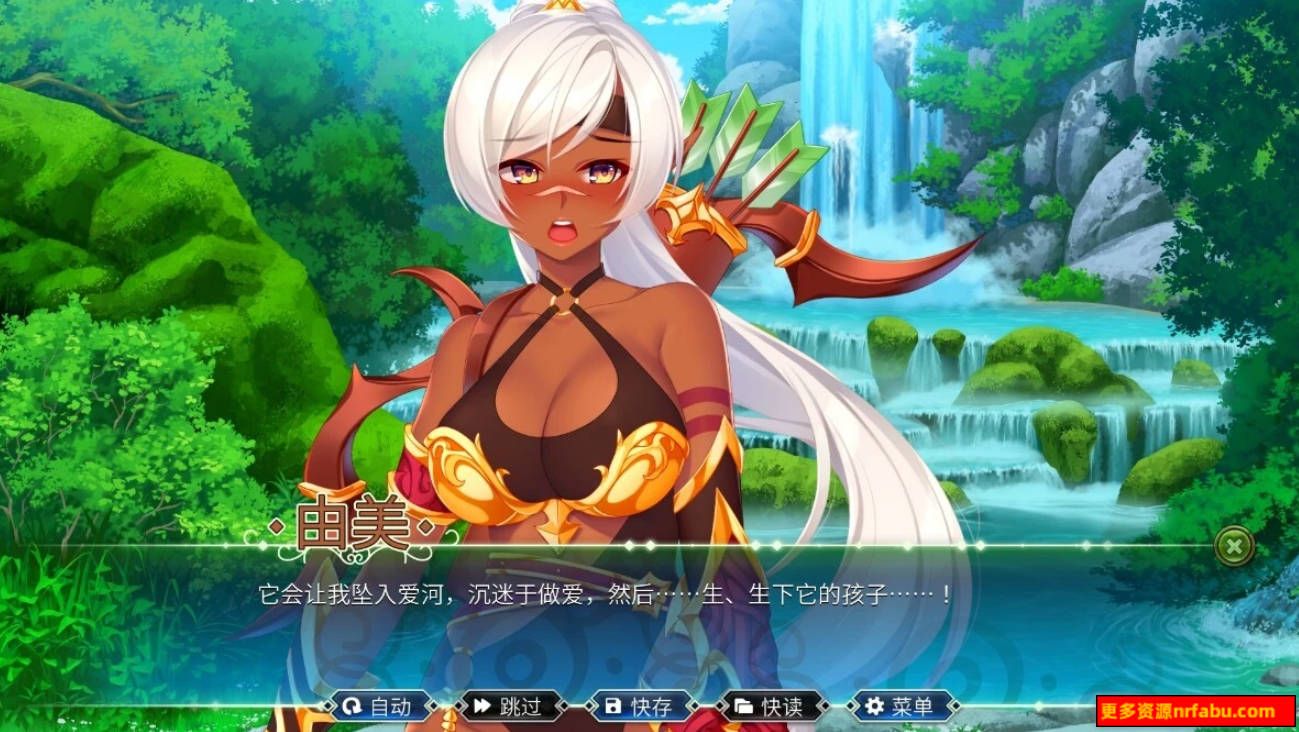Click the circular arrows icon on Auto button
The width and height of the screenshot is (1299, 732).
pyautogui.click(x=352, y=705)
